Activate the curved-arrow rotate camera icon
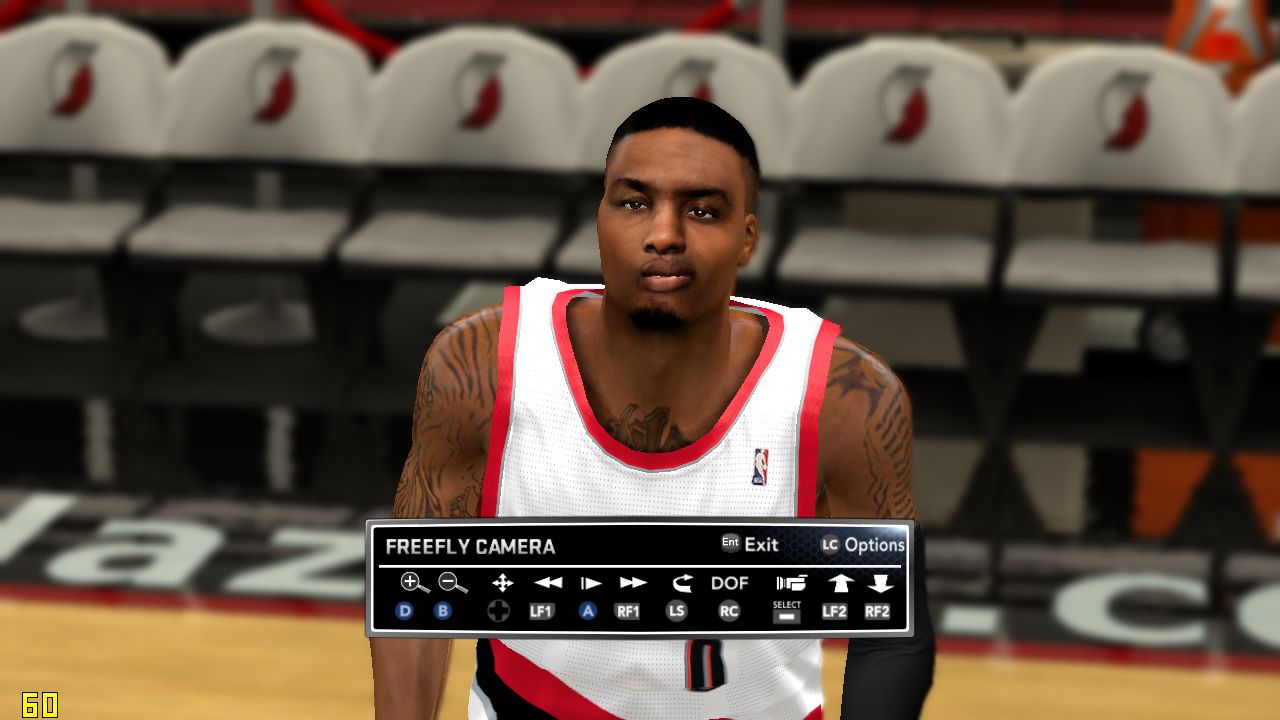The height and width of the screenshot is (720, 1280). [x=682, y=583]
